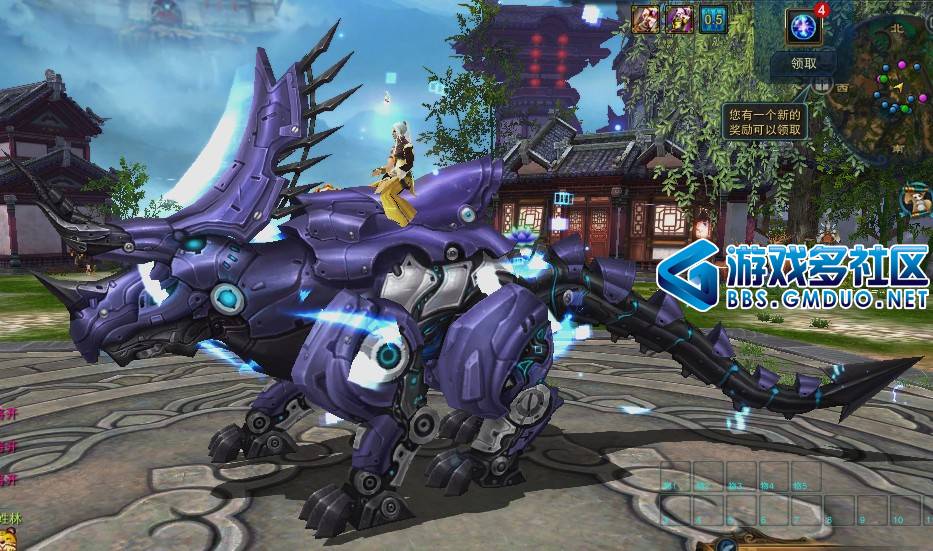The image size is (933, 551).
Task: Open the glowing blue orb reward icon
Action: tap(803, 25)
